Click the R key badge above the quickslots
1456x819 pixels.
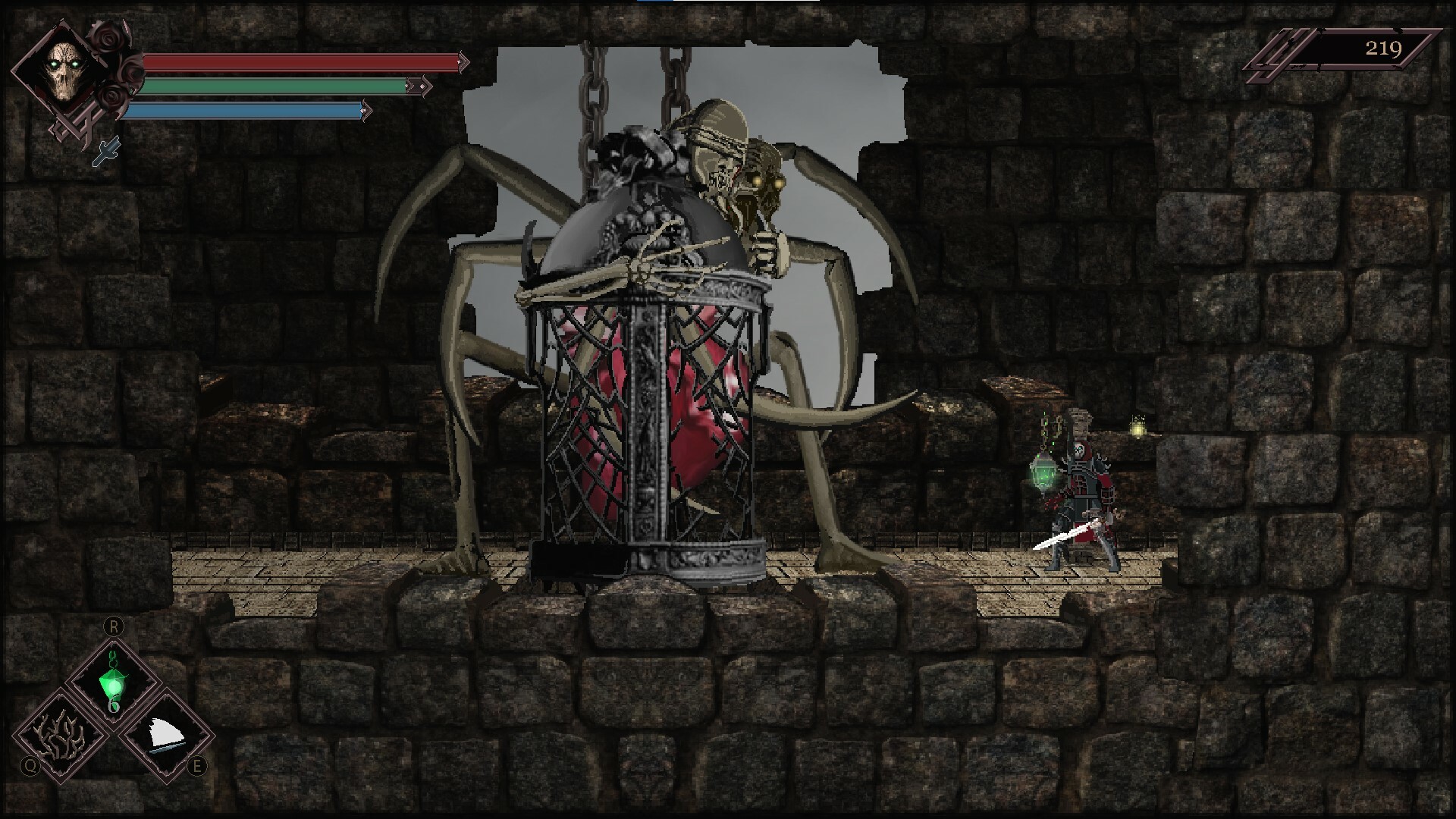coord(114,627)
